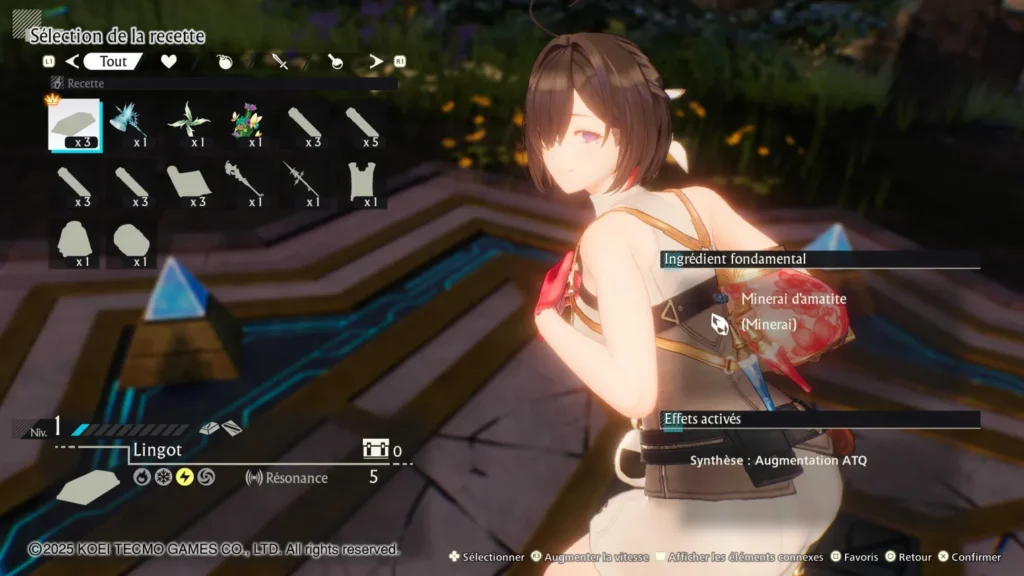Pick the cloak silhouette recipe
This screenshot has height=576, width=1024.
pyautogui.click(x=74, y=243)
